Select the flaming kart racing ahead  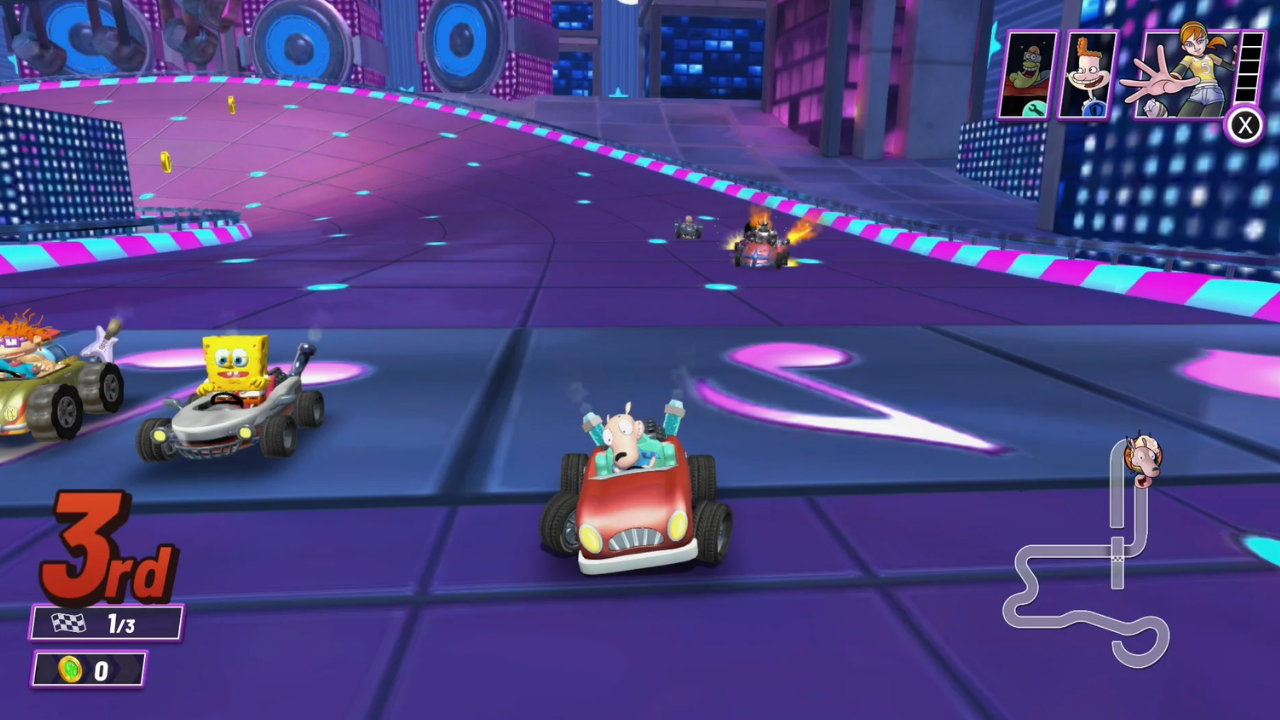pos(765,243)
